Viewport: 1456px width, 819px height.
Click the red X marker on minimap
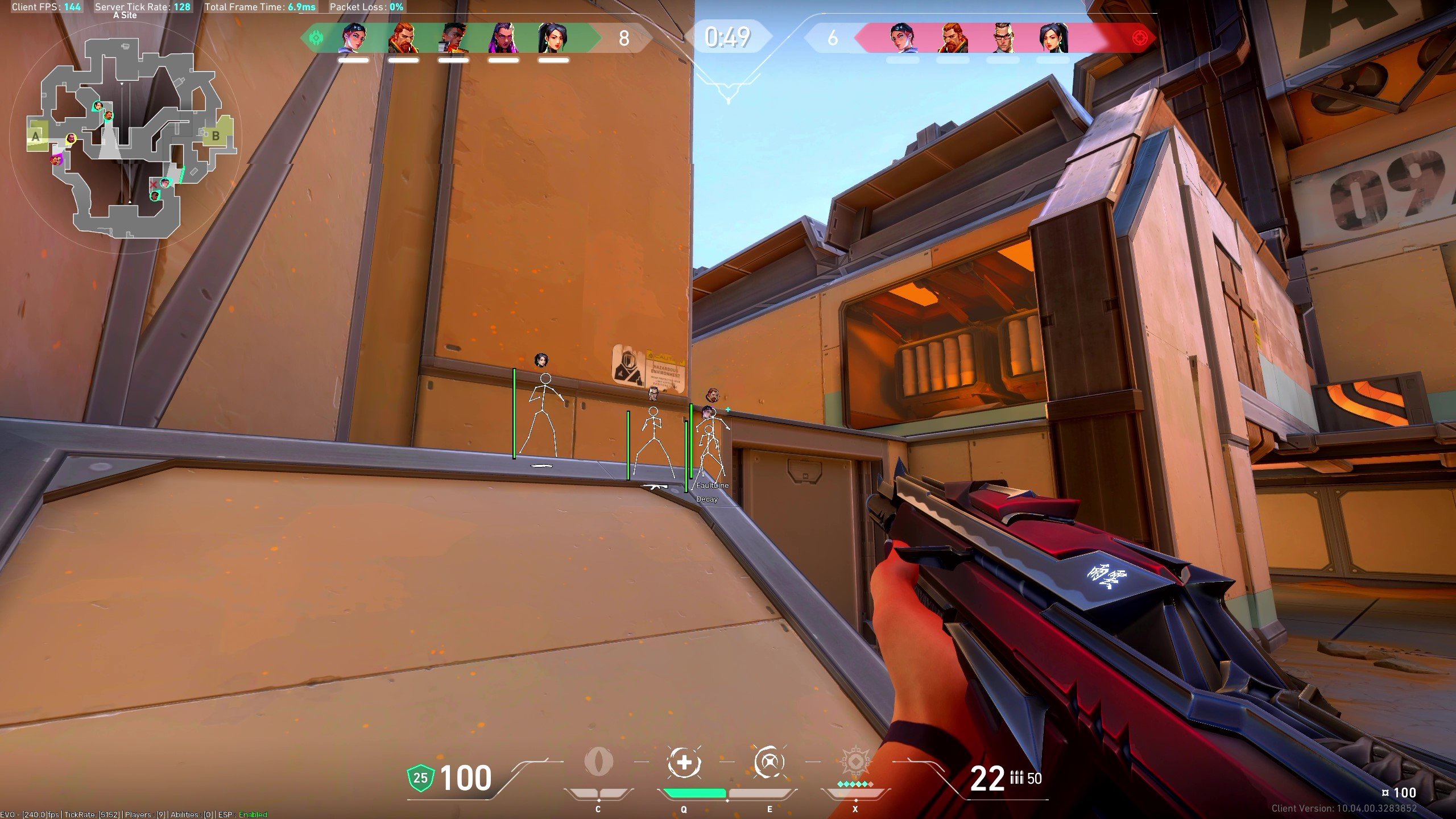[152, 184]
